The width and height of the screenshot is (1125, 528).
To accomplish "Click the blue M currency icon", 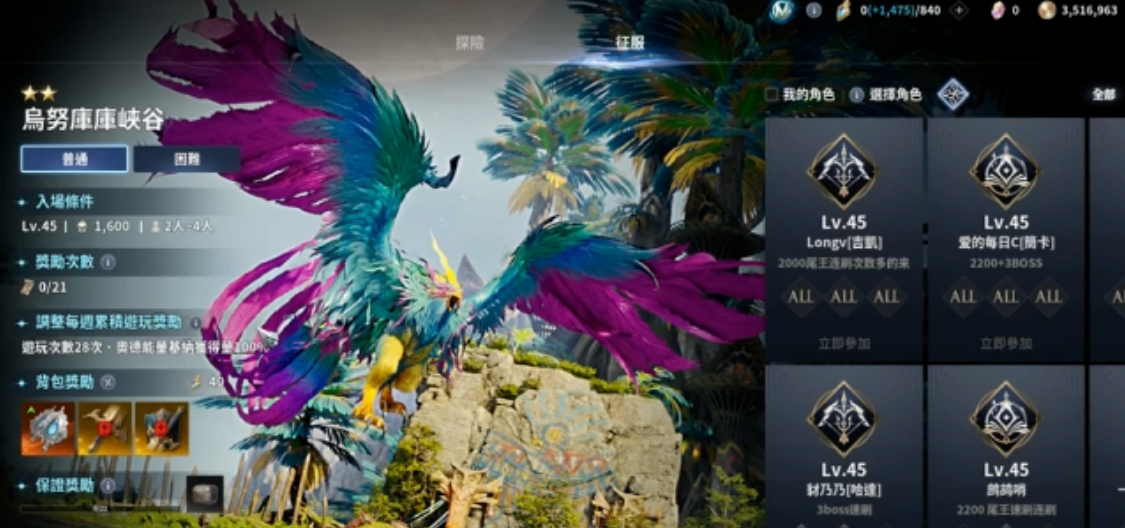I will tap(782, 10).
